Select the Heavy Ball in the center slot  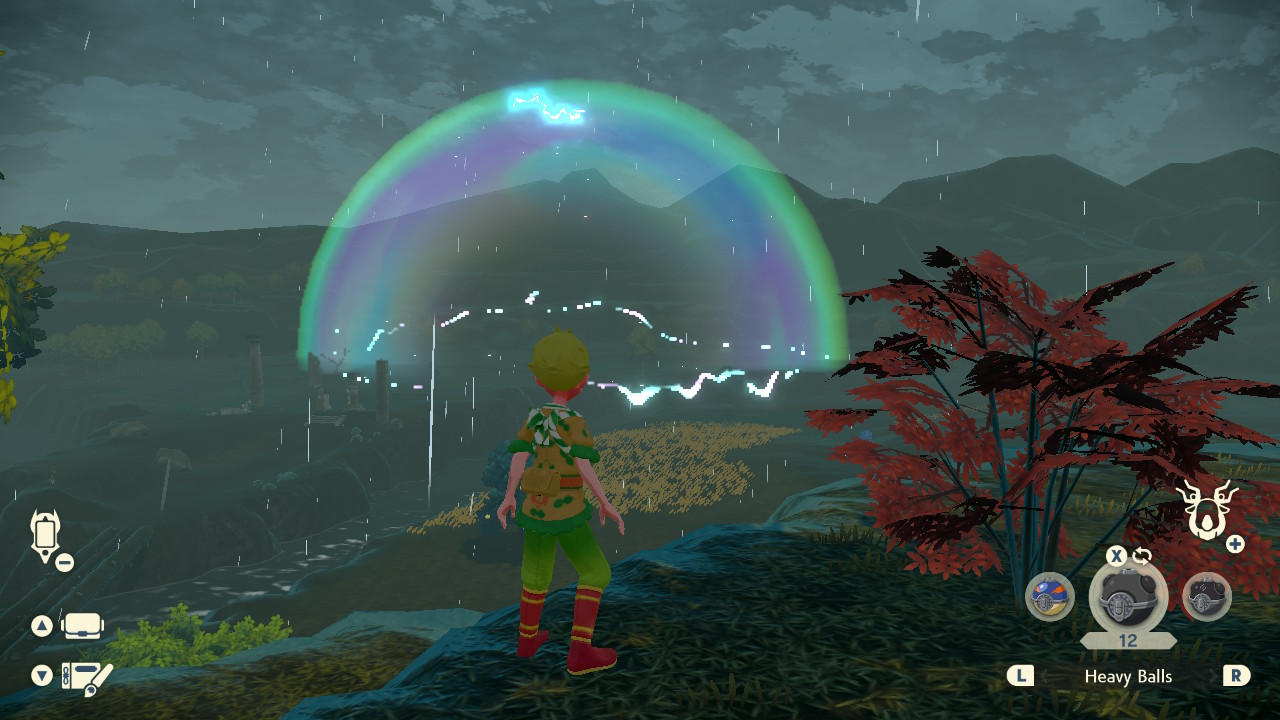tap(1128, 598)
